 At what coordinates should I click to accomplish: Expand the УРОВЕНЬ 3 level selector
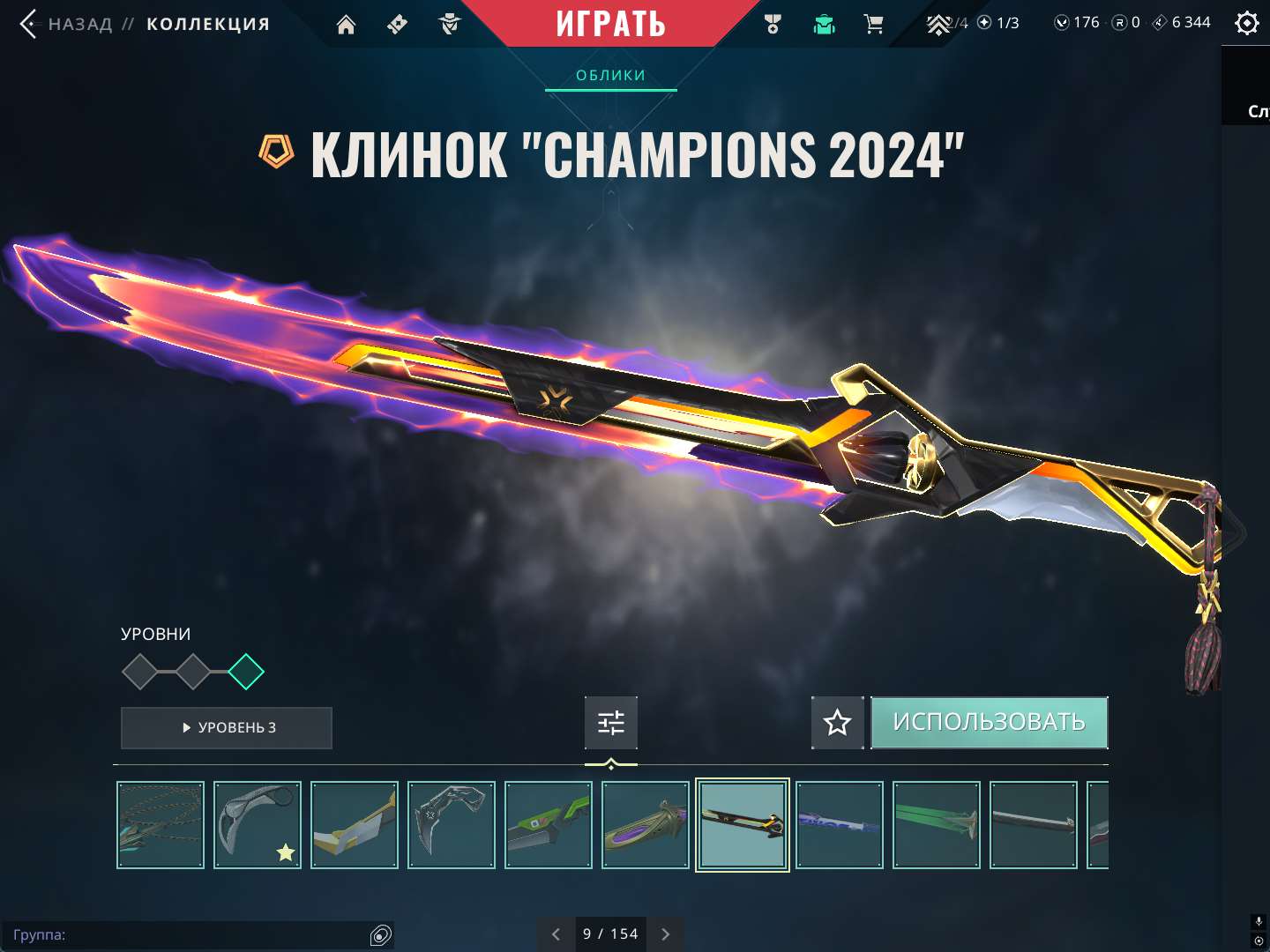coord(226,728)
